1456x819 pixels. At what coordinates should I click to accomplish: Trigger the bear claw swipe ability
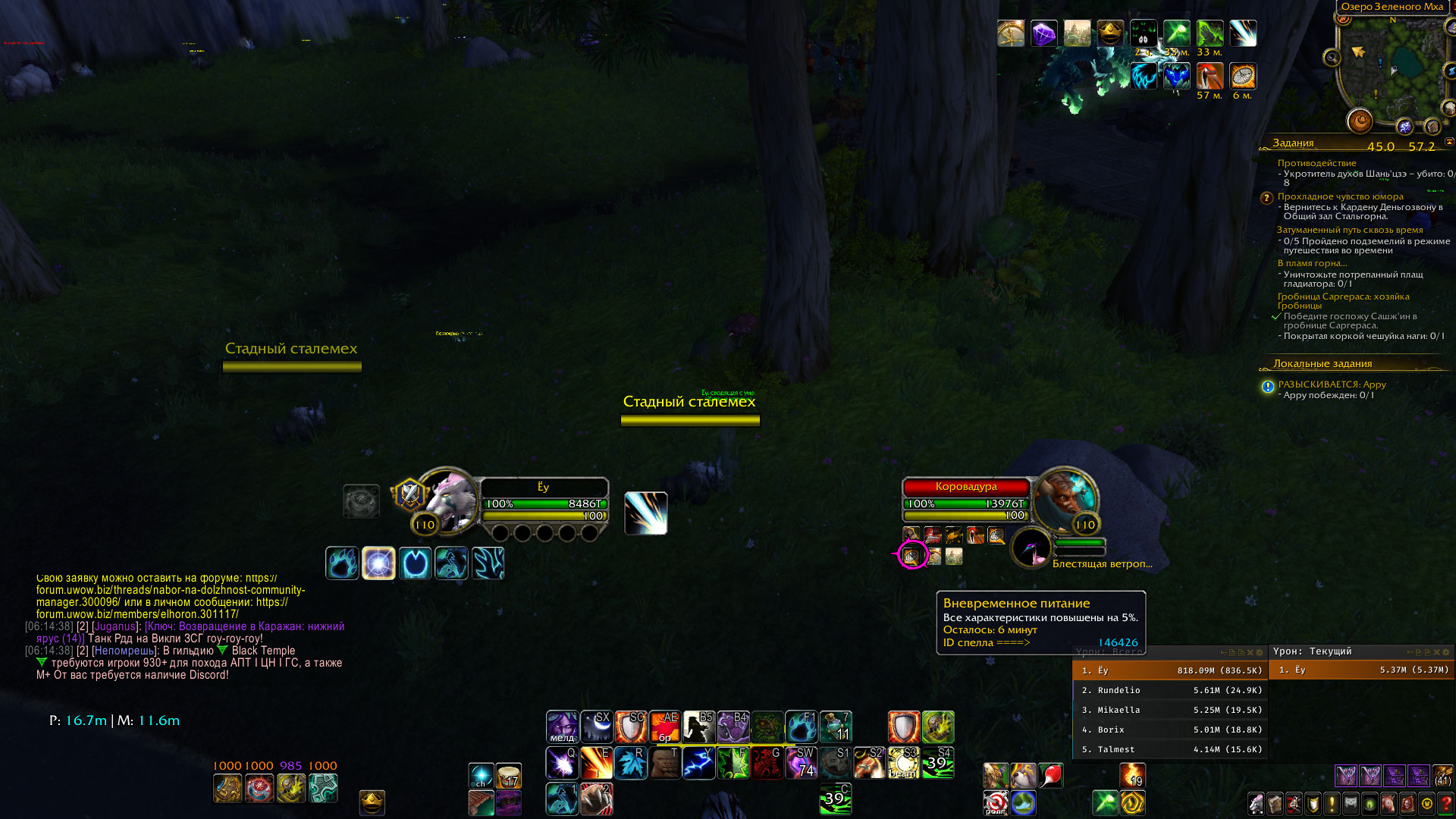pyautogui.click(x=596, y=799)
